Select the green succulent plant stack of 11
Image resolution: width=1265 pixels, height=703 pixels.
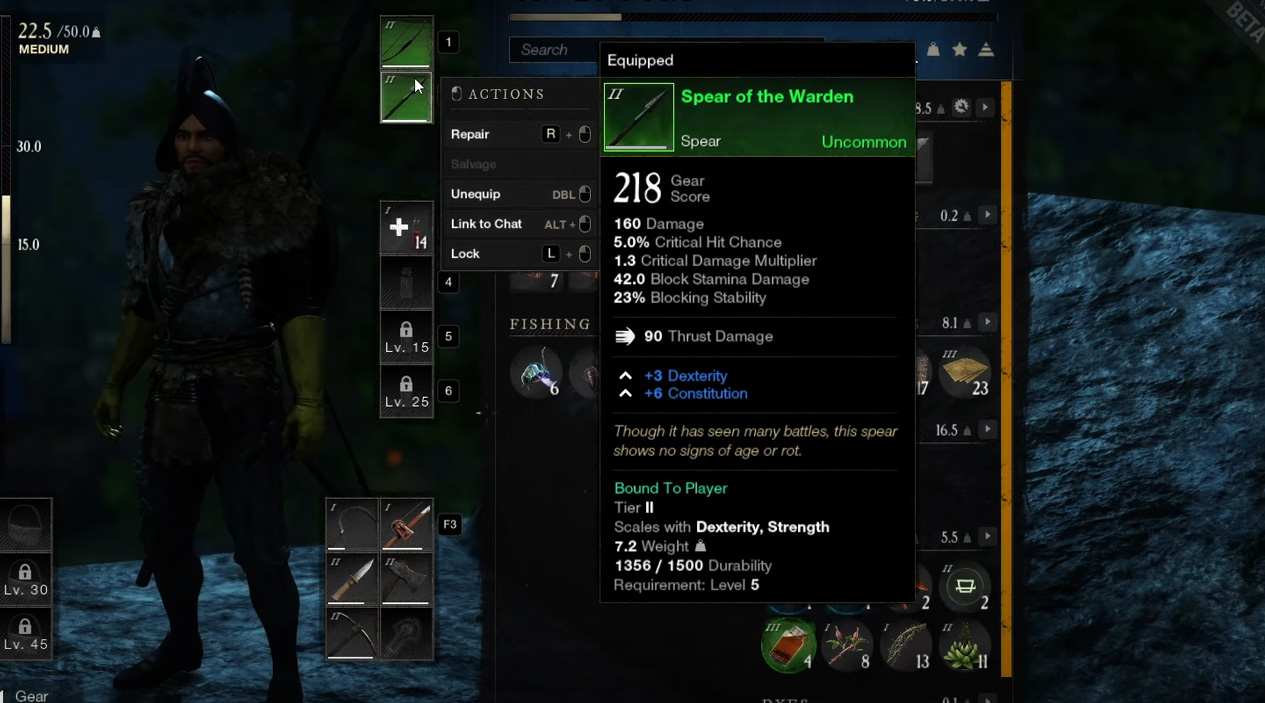[965, 645]
